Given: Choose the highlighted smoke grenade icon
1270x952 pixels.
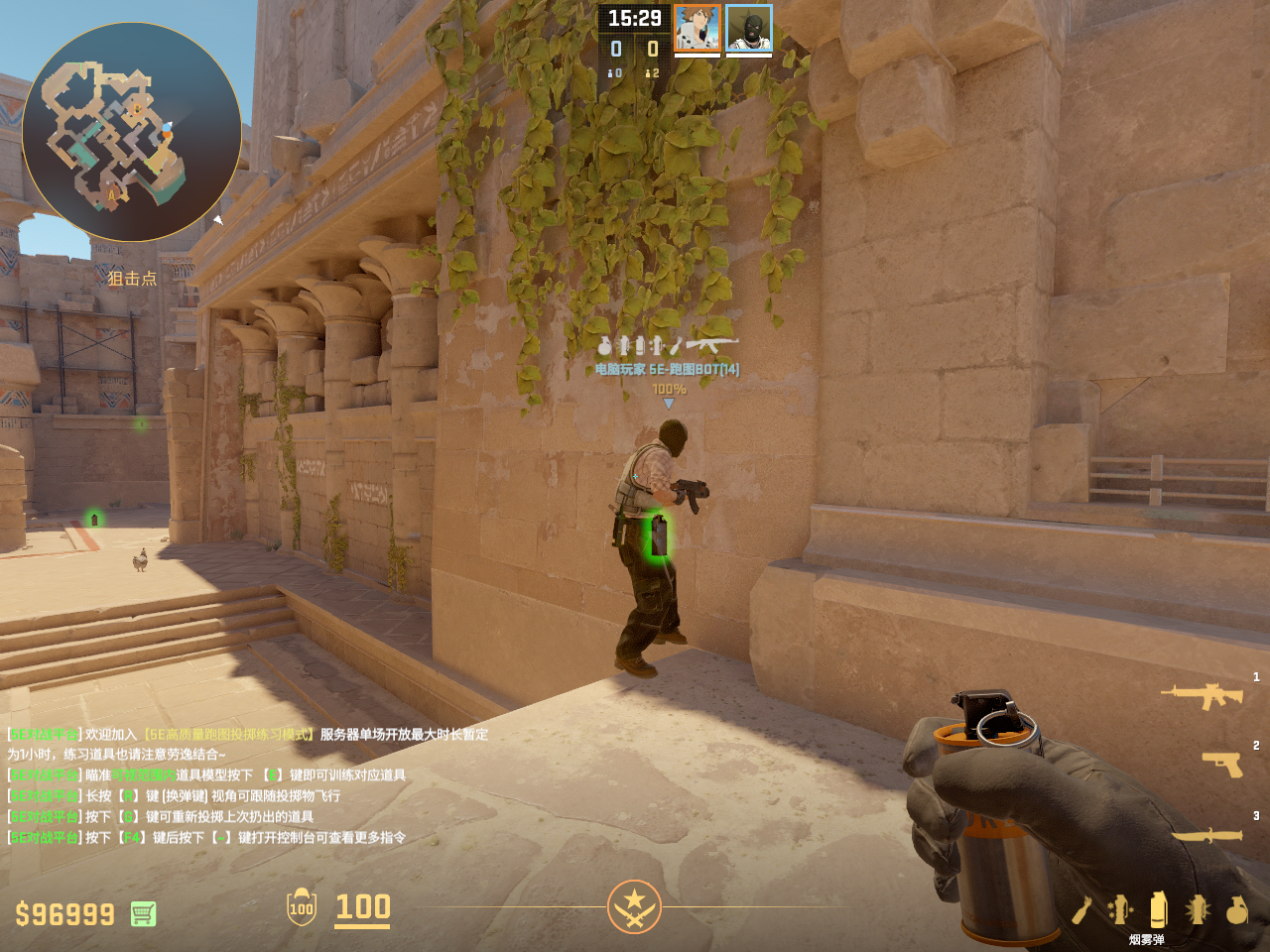Looking at the screenshot, I should pos(1158,908).
